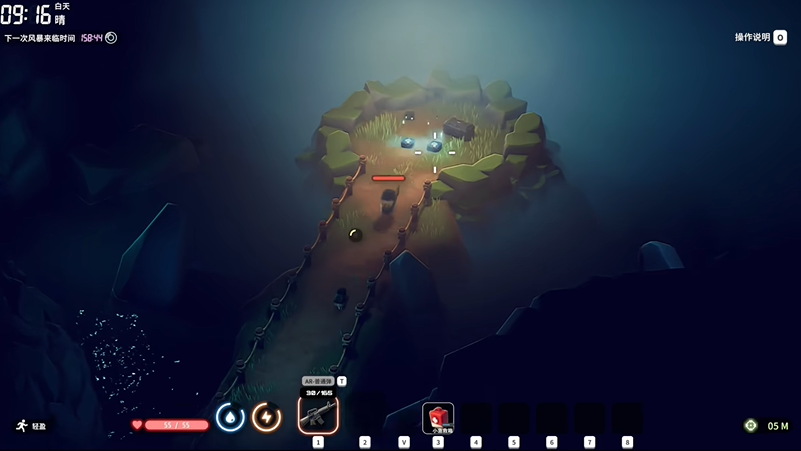The width and height of the screenshot is (801, 451).
Task: Click the storm countdown swirl icon
Action: point(111,38)
